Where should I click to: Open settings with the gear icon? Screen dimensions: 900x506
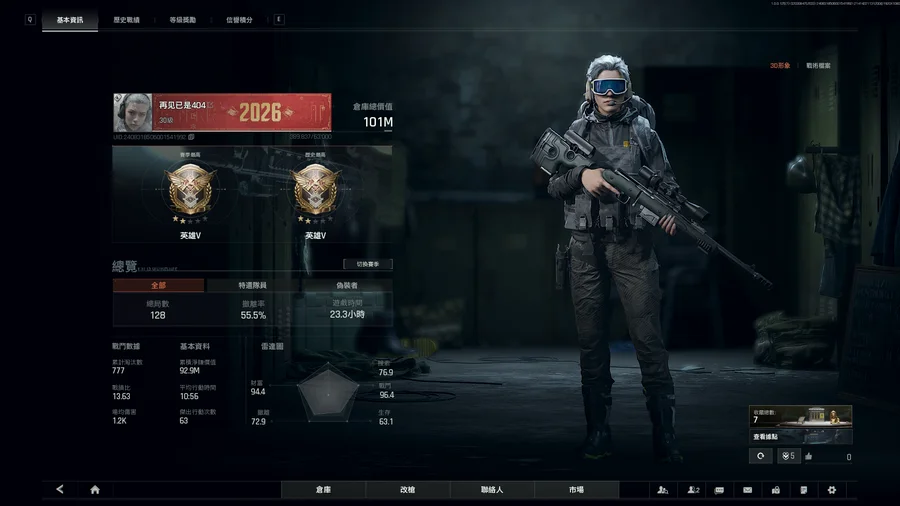831,490
